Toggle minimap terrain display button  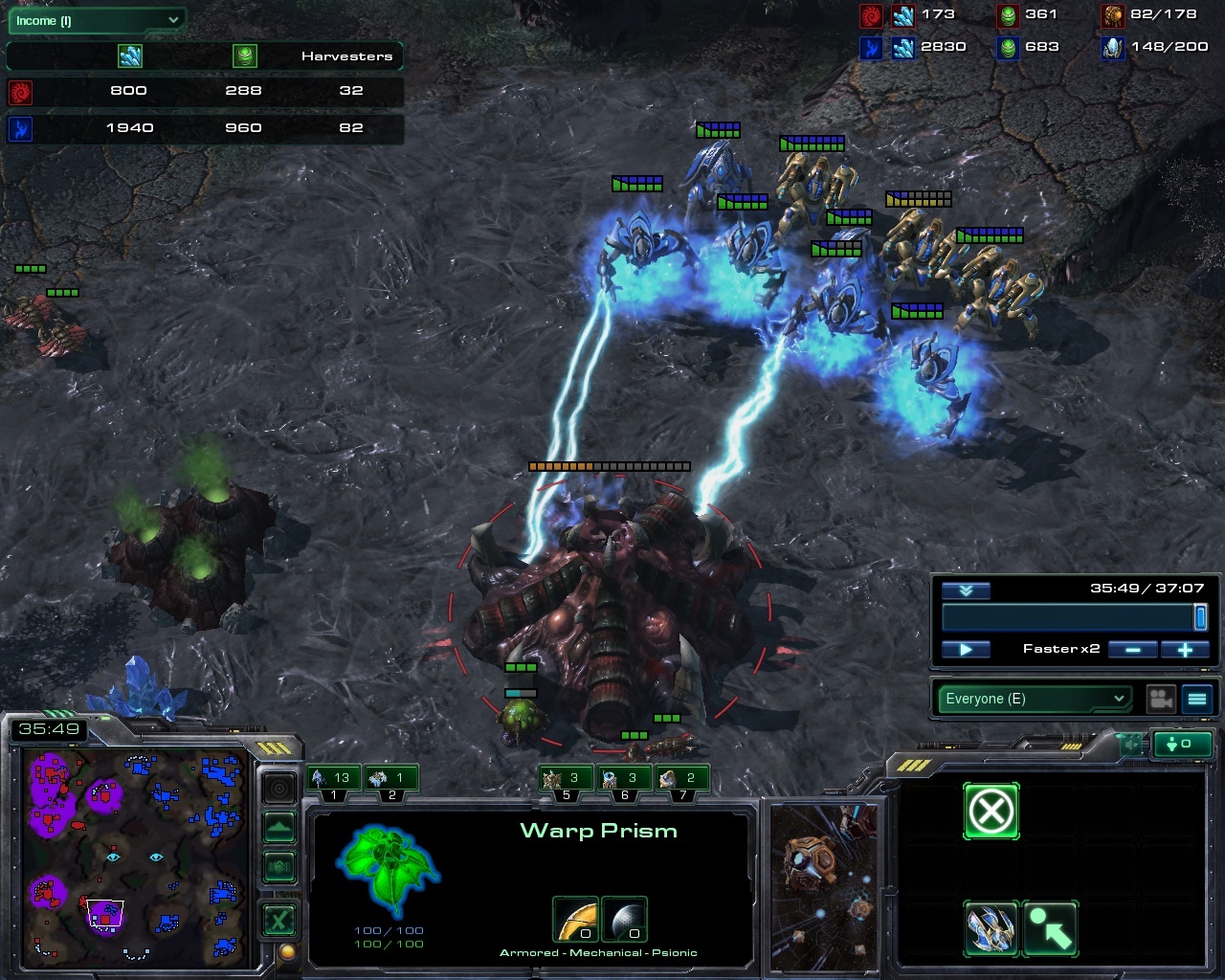(278, 827)
